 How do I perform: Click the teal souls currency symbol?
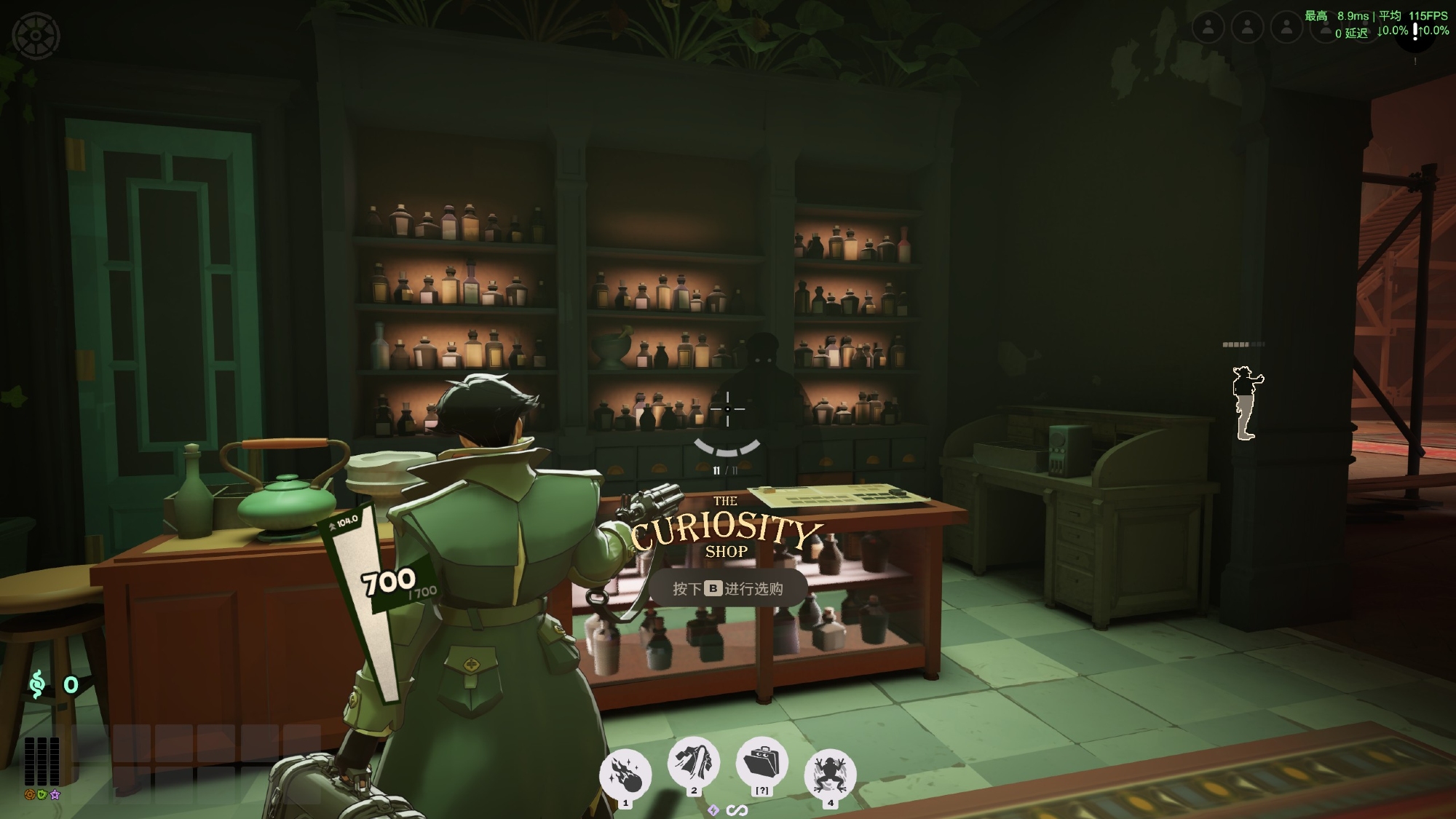(x=37, y=684)
